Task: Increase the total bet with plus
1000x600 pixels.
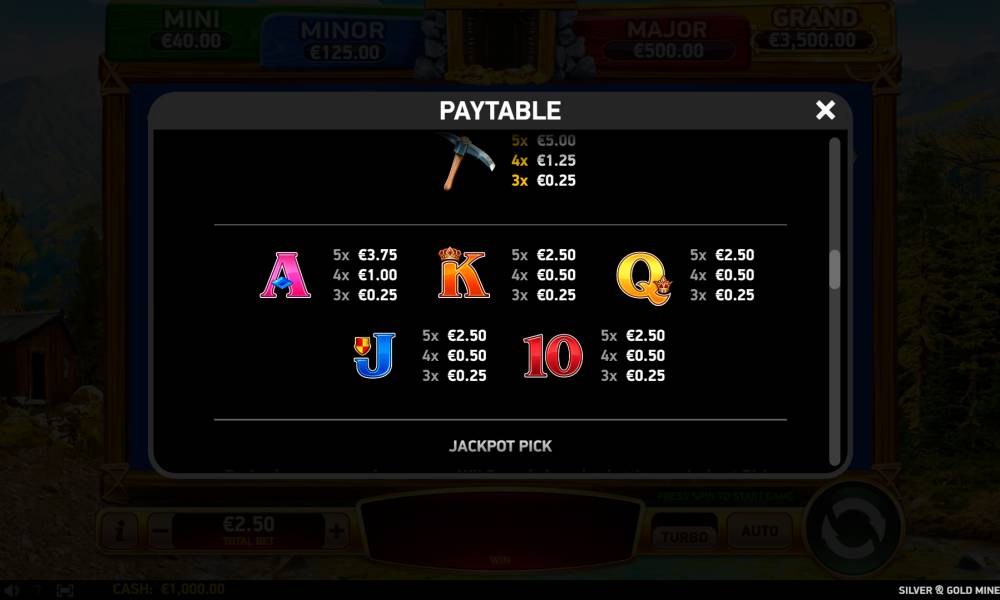Action: tap(337, 531)
